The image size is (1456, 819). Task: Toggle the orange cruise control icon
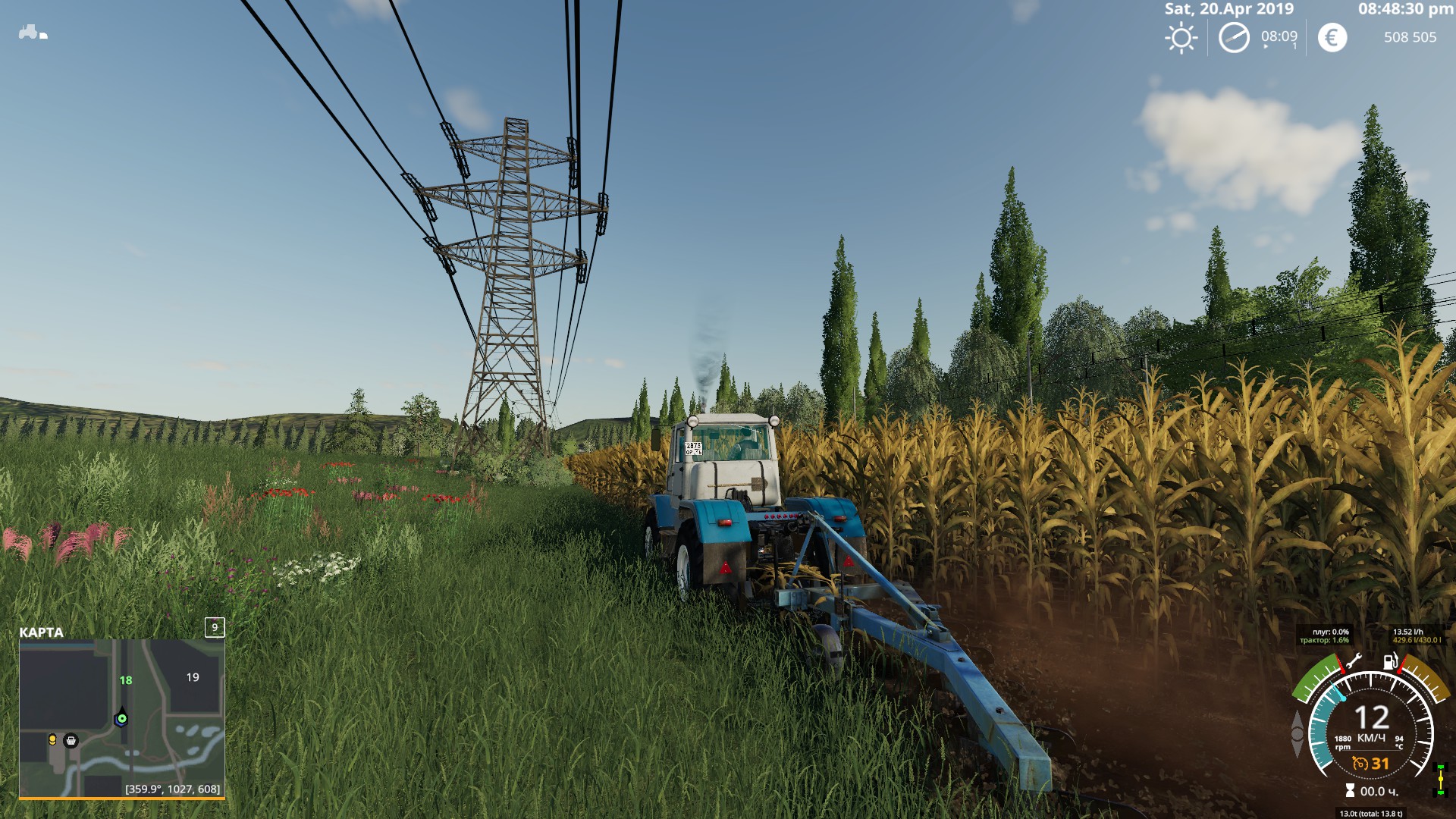(1360, 764)
